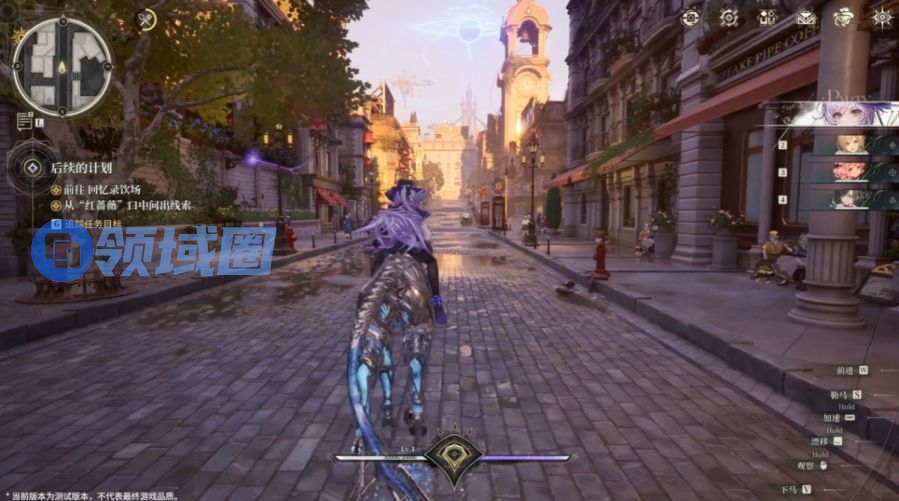The image size is (899, 501).
Task: Open the circular minimap
Action: click(61, 67)
